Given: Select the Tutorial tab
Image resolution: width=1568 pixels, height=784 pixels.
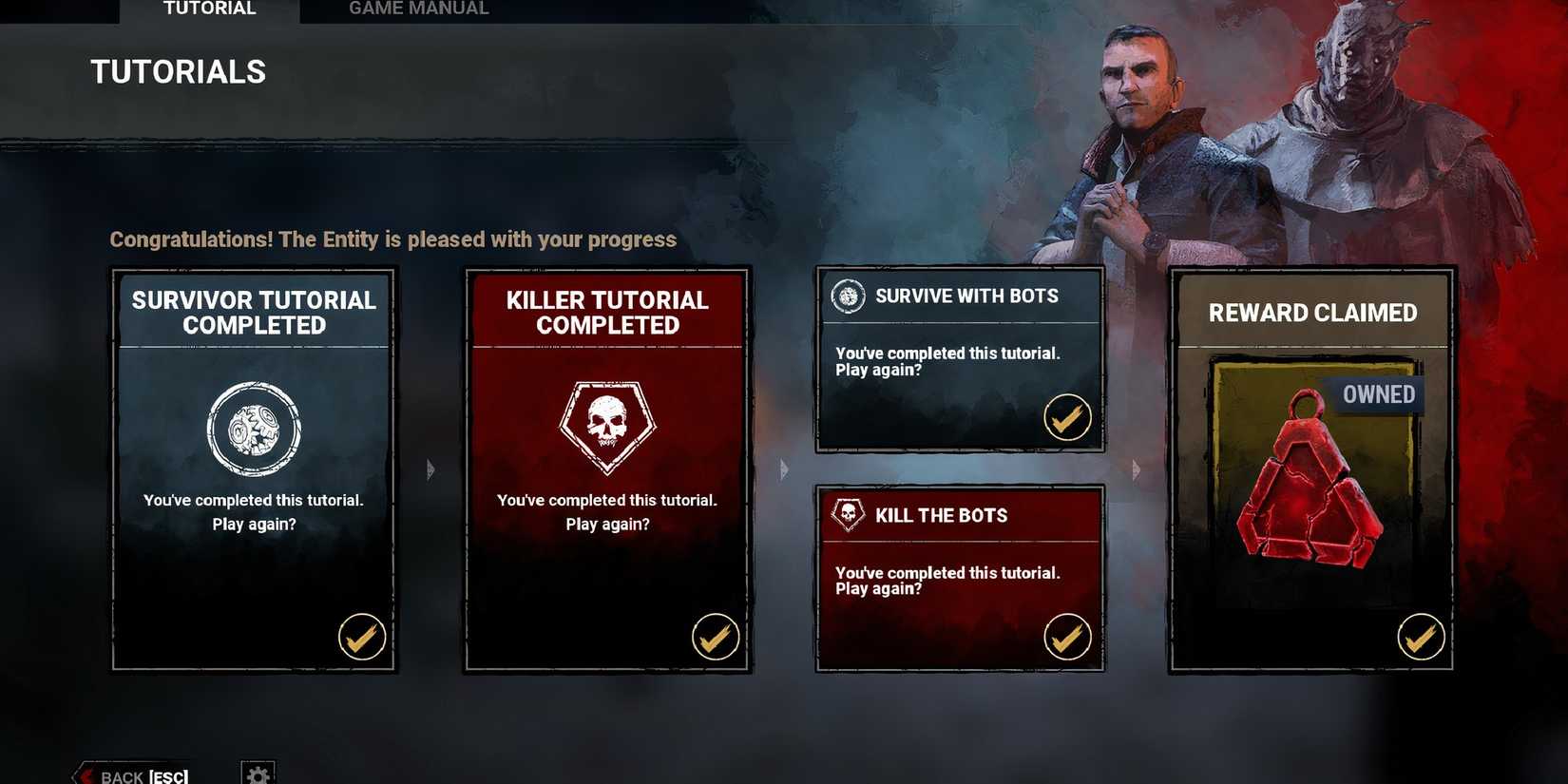Looking at the screenshot, I should coord(207,9).
